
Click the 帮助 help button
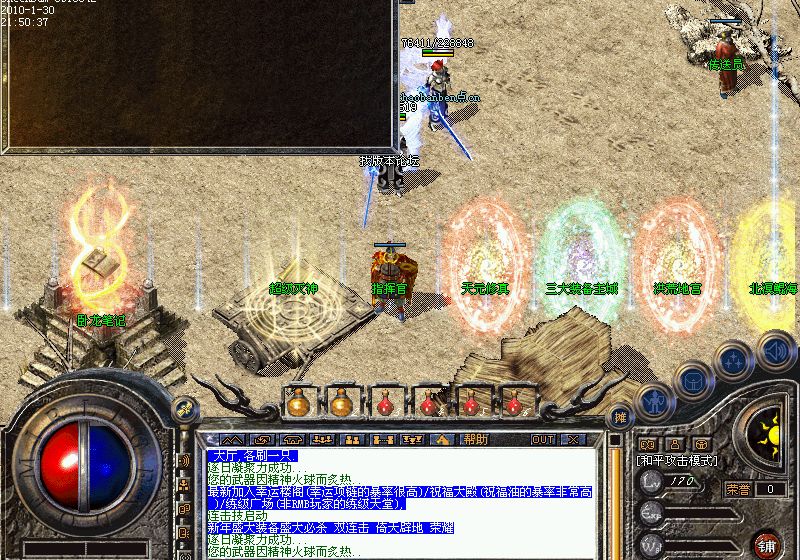click(476, 439)
